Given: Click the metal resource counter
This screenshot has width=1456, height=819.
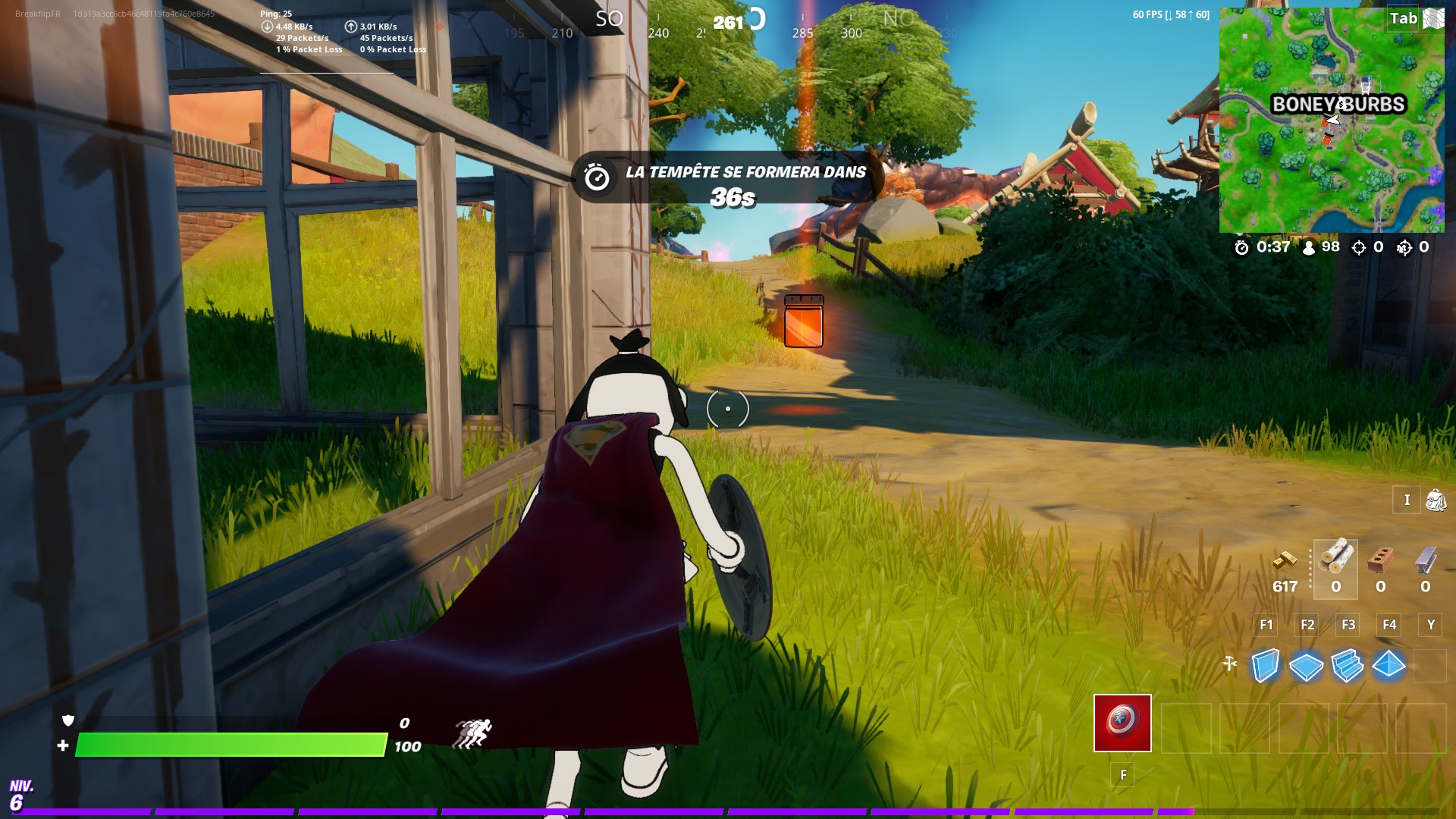Looking at the screenshot, I should pos(1425,576).
